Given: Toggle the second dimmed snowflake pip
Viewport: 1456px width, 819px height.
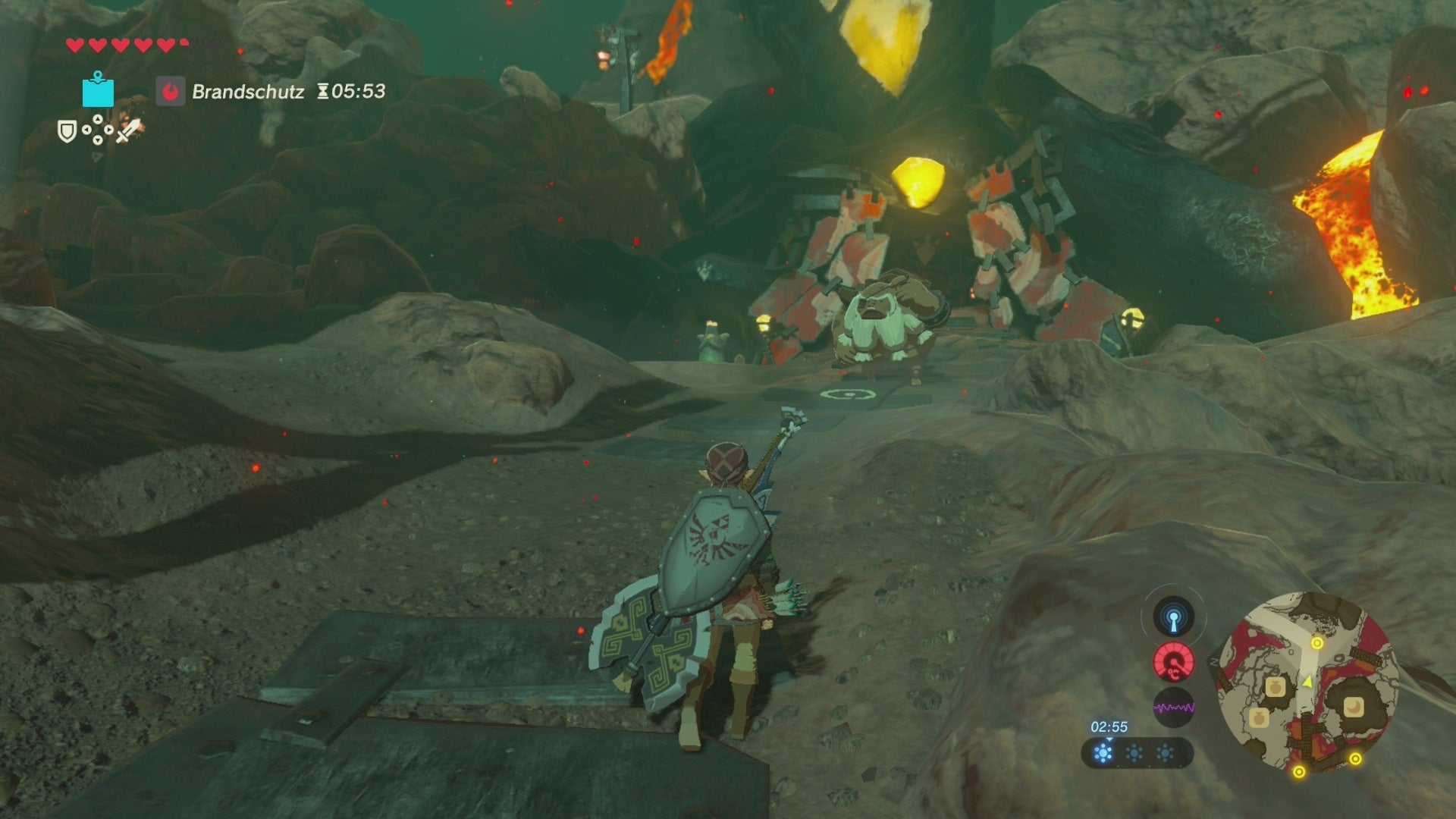Looking at the screenshot, I should (x=1134, y=752).
